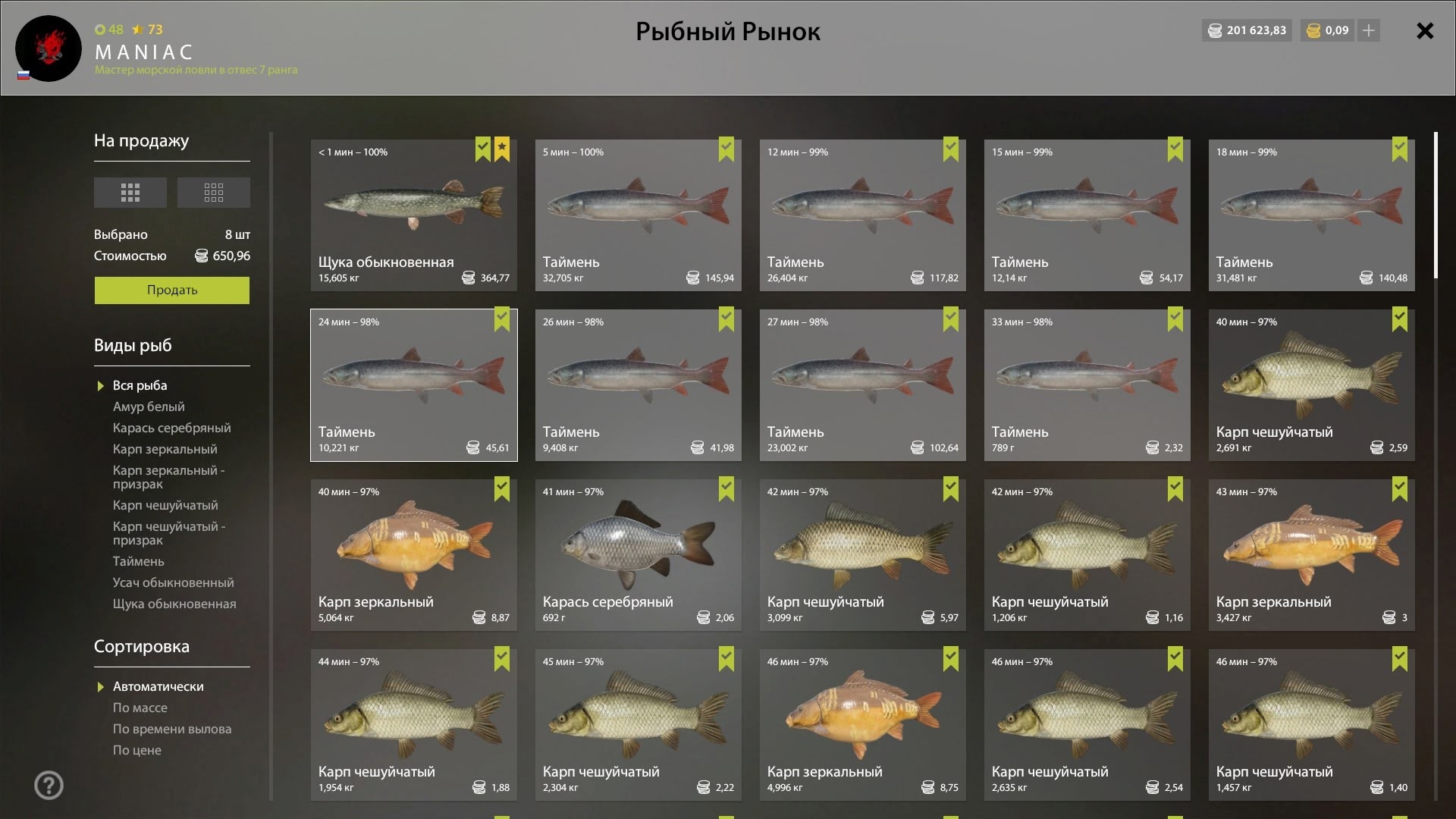Switch to the small grid view
Viewport: 1456px width, 819px height.
click(213, 193)
